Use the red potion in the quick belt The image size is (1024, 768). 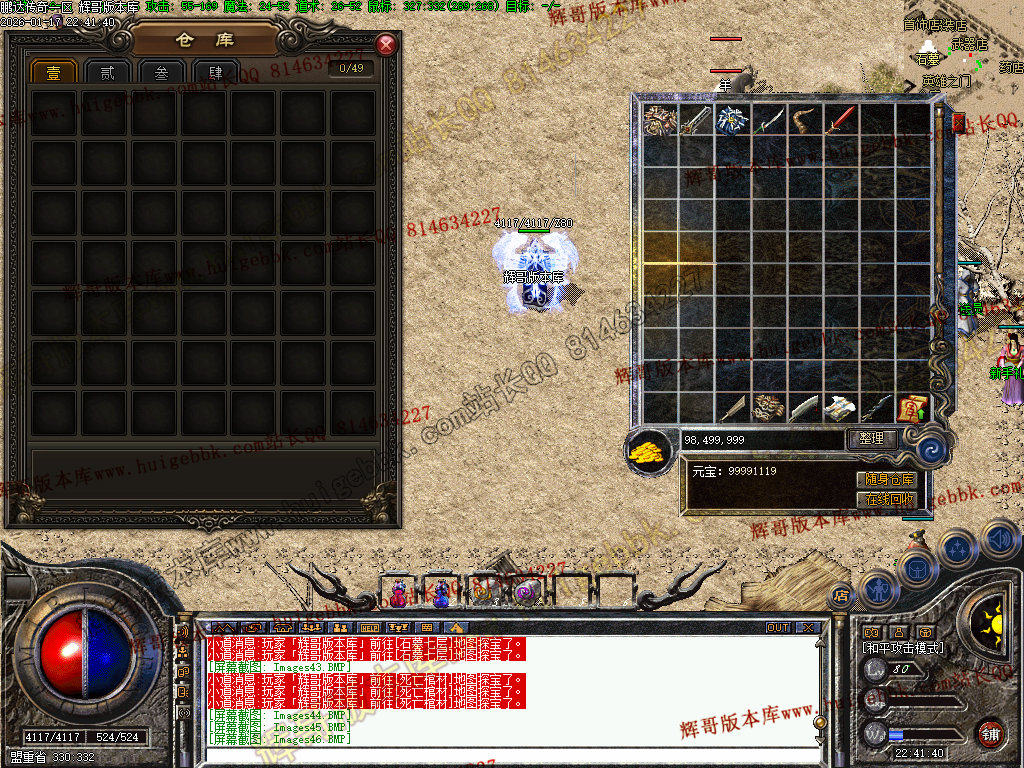tap(399, 594)
